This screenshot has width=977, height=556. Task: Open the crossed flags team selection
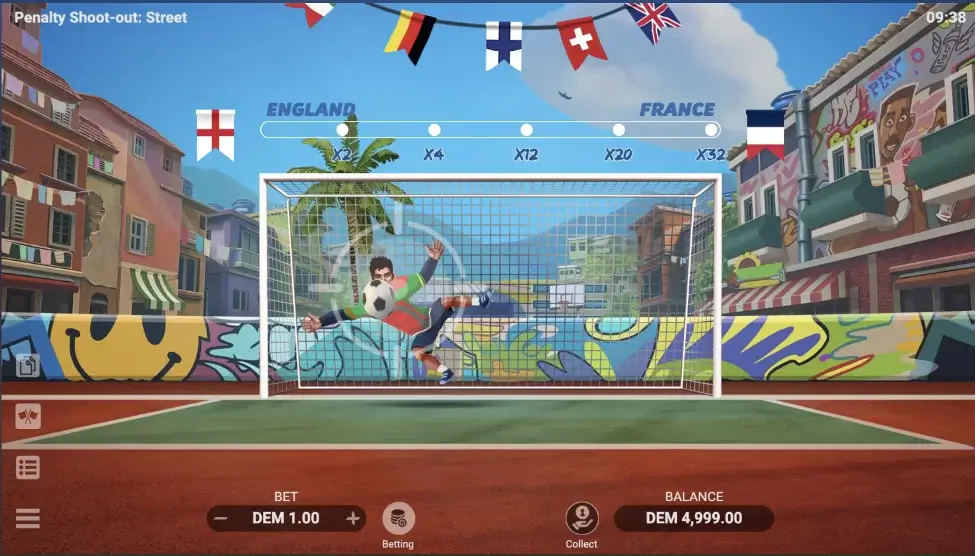tap(28, 416)
